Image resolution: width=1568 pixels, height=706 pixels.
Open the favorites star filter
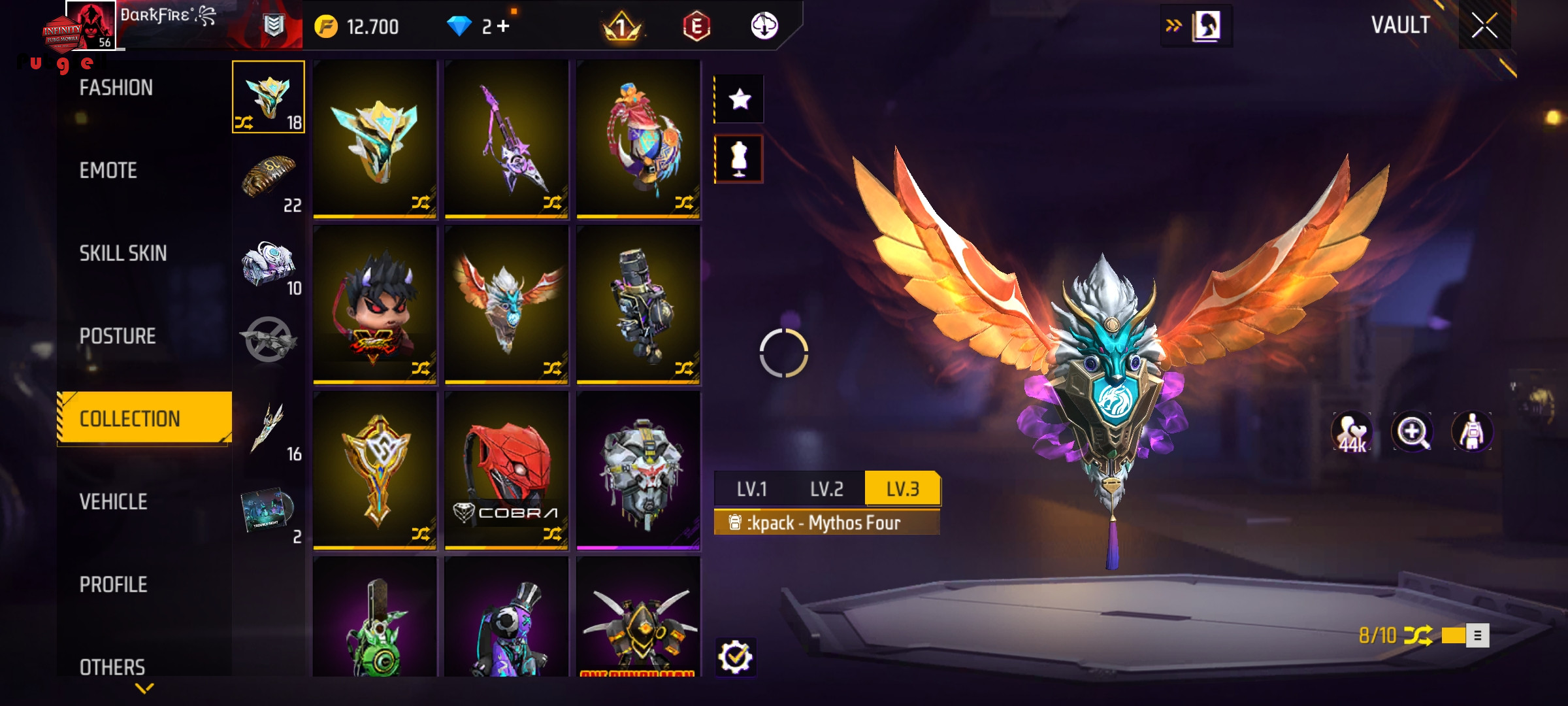pos(740,99)
